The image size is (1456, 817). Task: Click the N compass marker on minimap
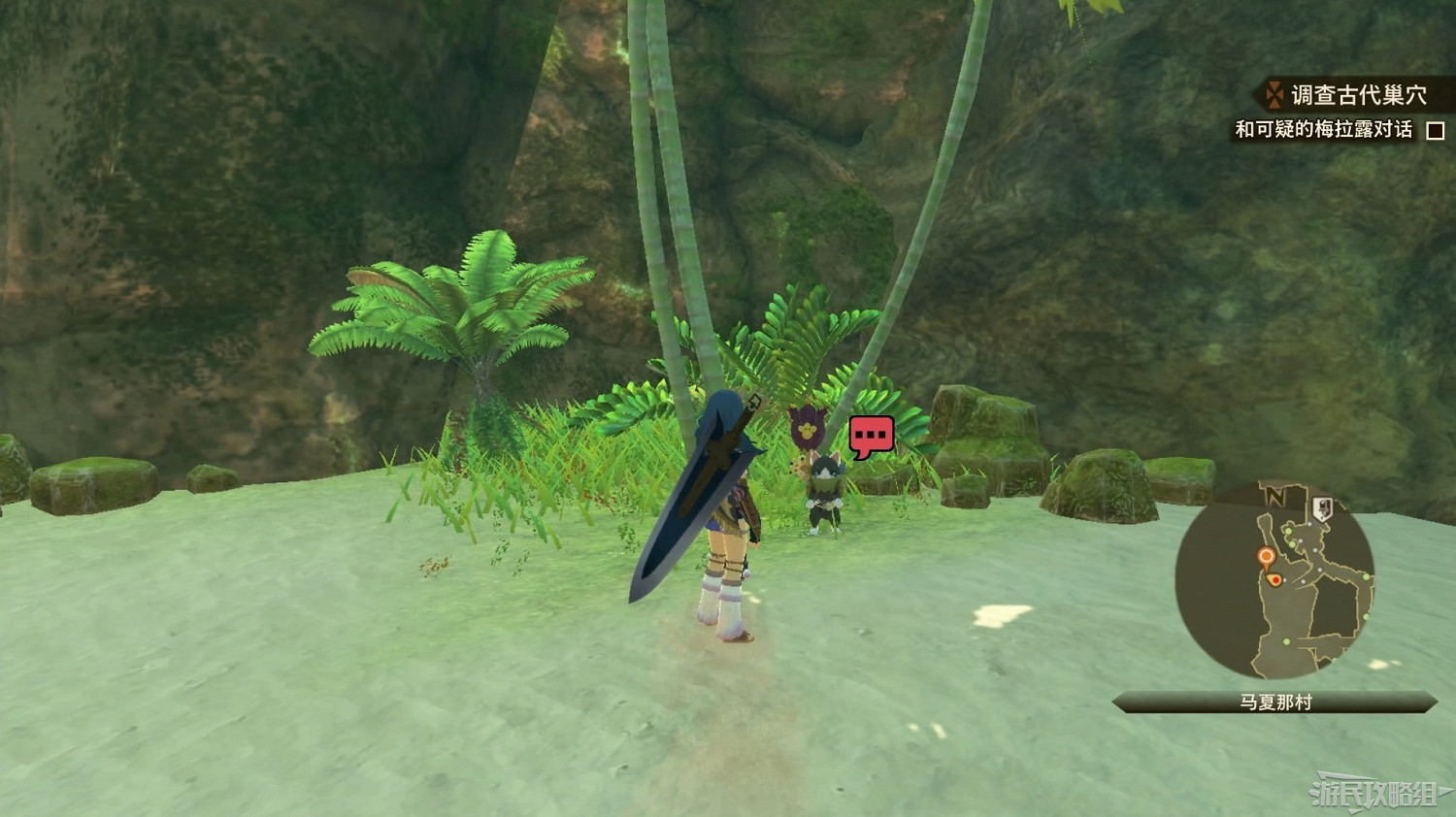(1274, 495)
